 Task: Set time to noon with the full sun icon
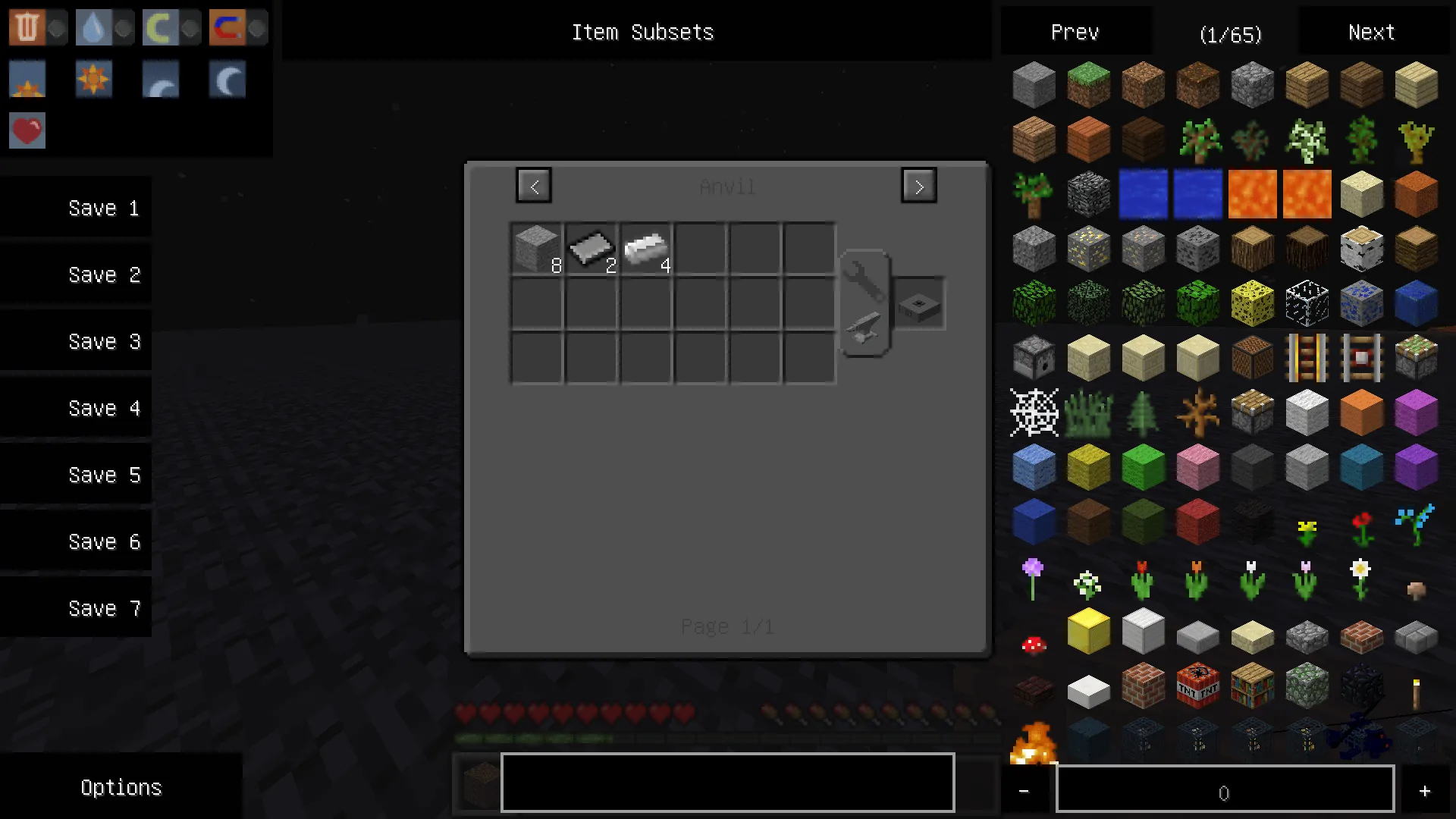coord(93,79)
